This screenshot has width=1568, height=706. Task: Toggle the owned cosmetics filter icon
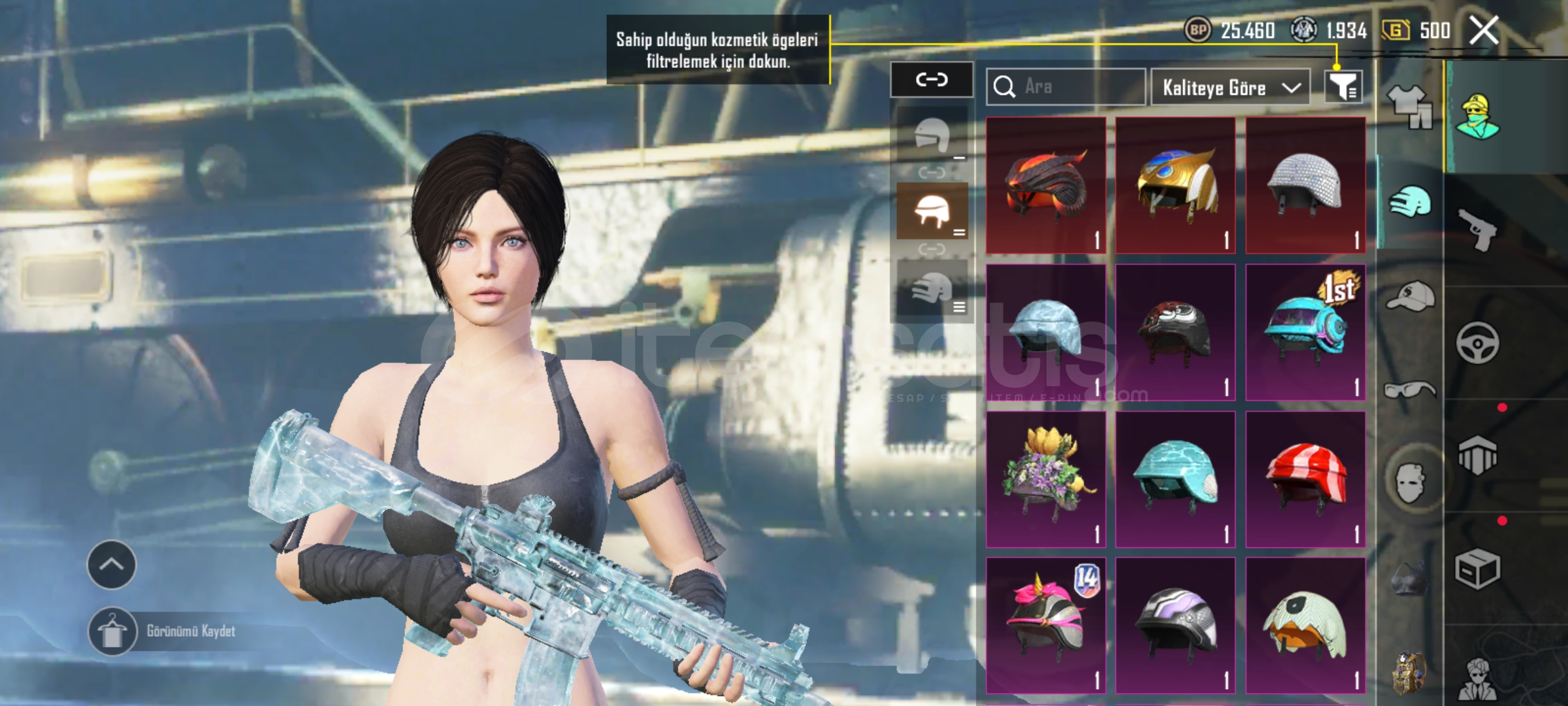(1343, 86)
